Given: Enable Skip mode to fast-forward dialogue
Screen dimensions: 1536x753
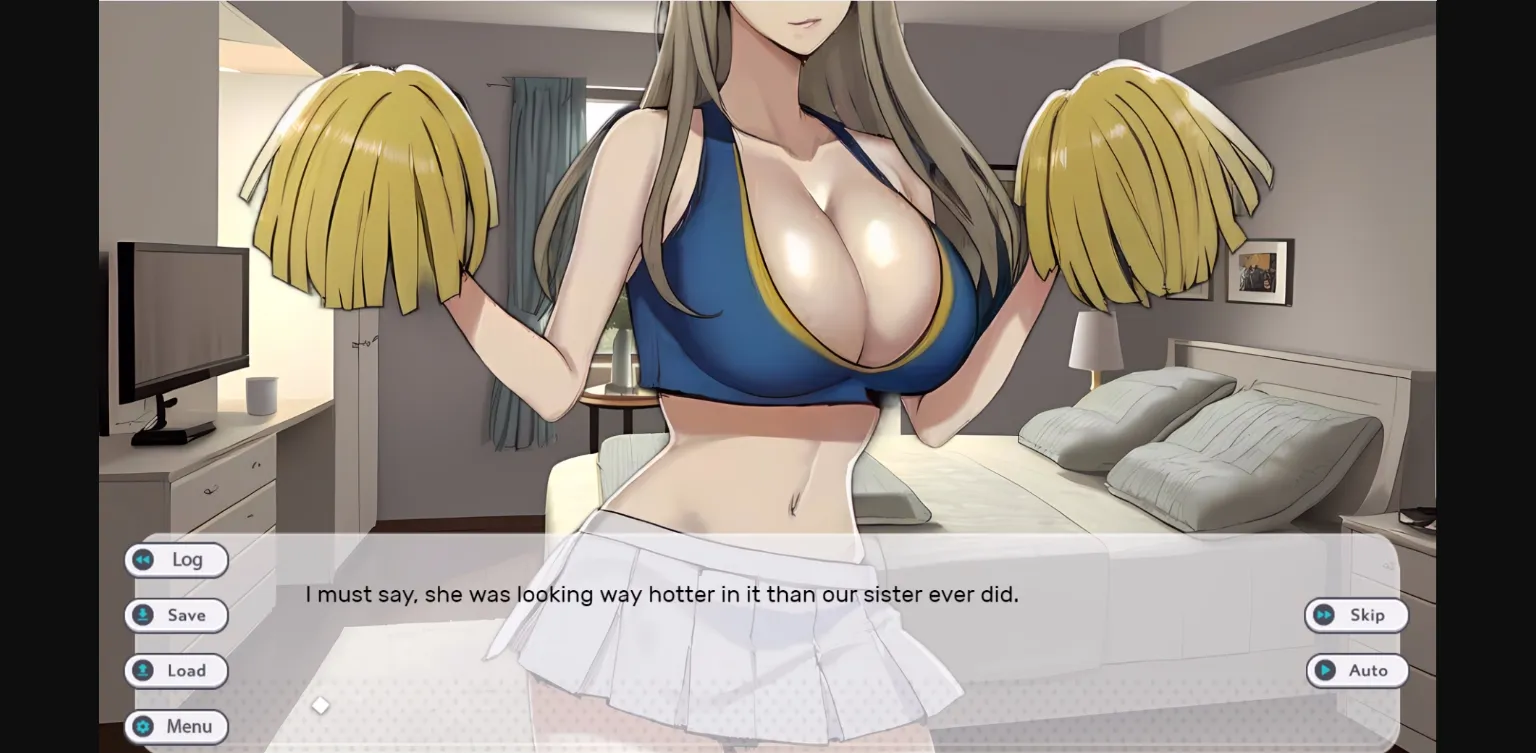Looking at the screenshot, I should (x=1357, y=615).
